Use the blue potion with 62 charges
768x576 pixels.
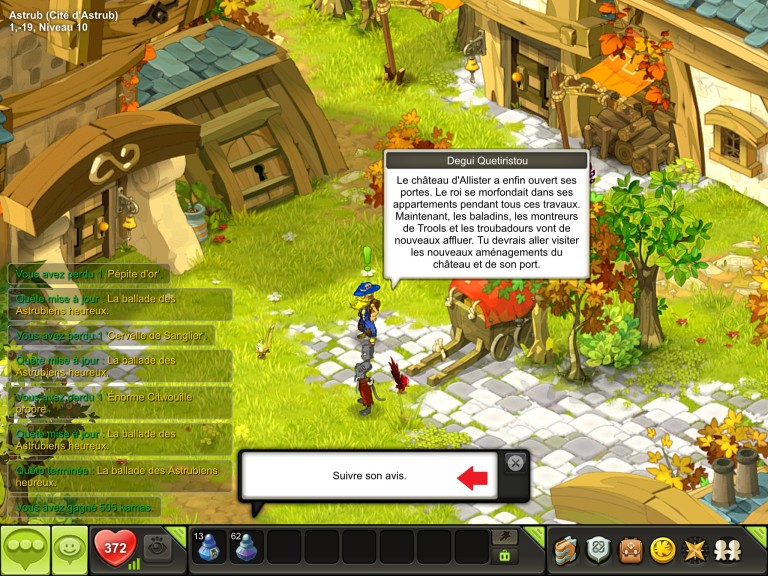click(247, 547)
